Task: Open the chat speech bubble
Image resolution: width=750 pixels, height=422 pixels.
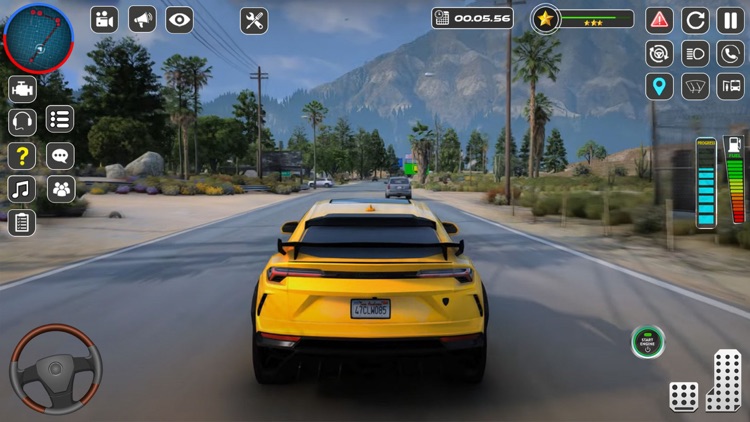Action: point(60,155)
